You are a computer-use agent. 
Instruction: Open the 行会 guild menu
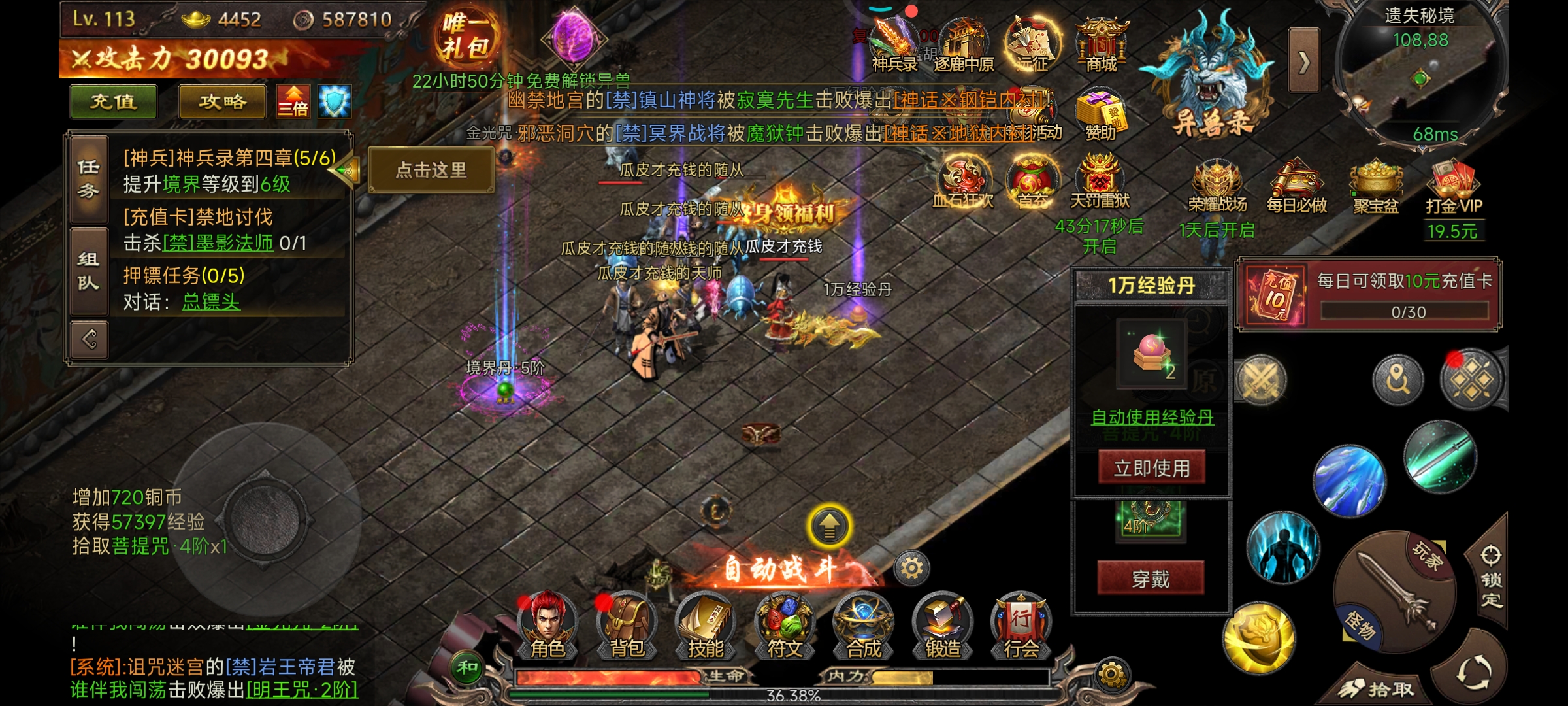pos(1021,625)
